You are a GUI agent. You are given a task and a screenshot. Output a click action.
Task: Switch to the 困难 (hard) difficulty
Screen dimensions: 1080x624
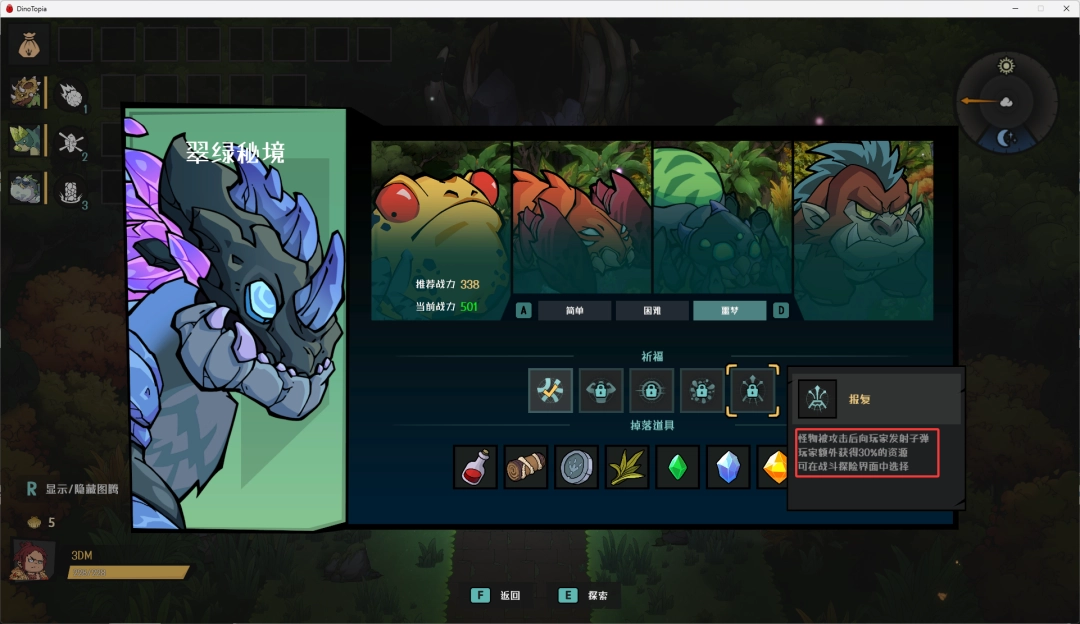651,311
